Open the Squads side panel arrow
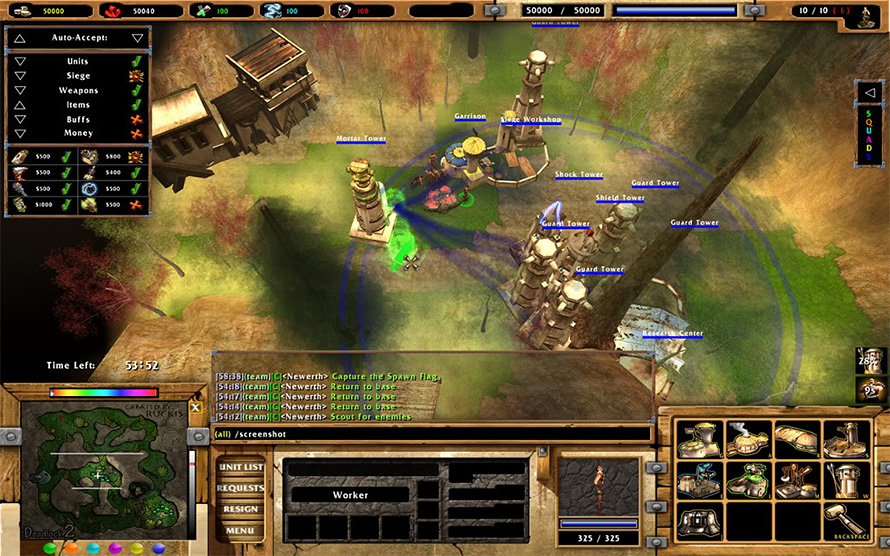890x556 pixels. [x=869, y=93]
